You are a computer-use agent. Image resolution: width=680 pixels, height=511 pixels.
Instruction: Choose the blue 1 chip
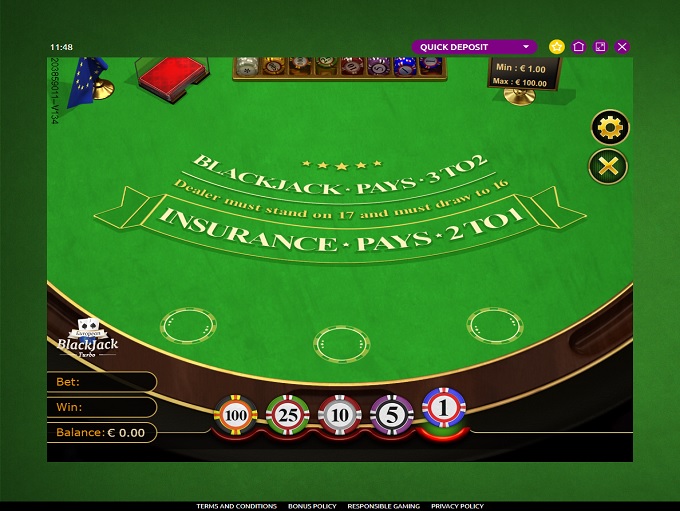coord(443,408)
